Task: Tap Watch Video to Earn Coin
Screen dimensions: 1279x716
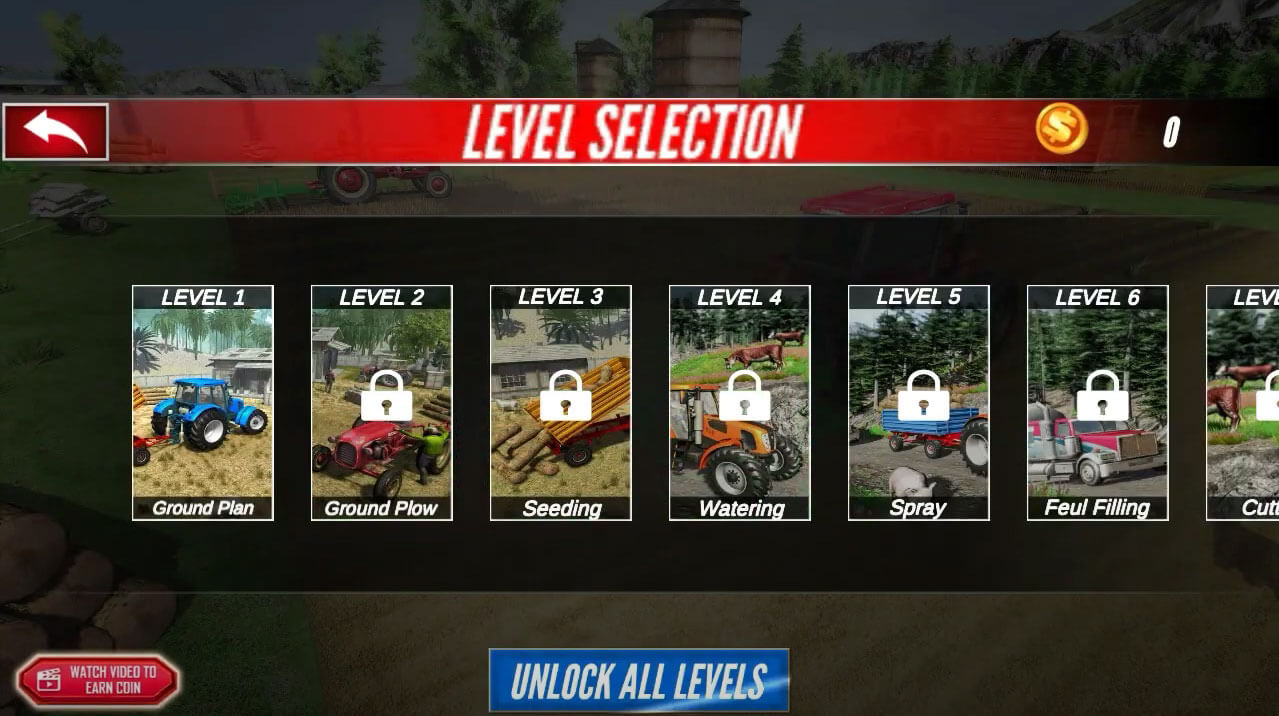Action: (x=98, y=680)
